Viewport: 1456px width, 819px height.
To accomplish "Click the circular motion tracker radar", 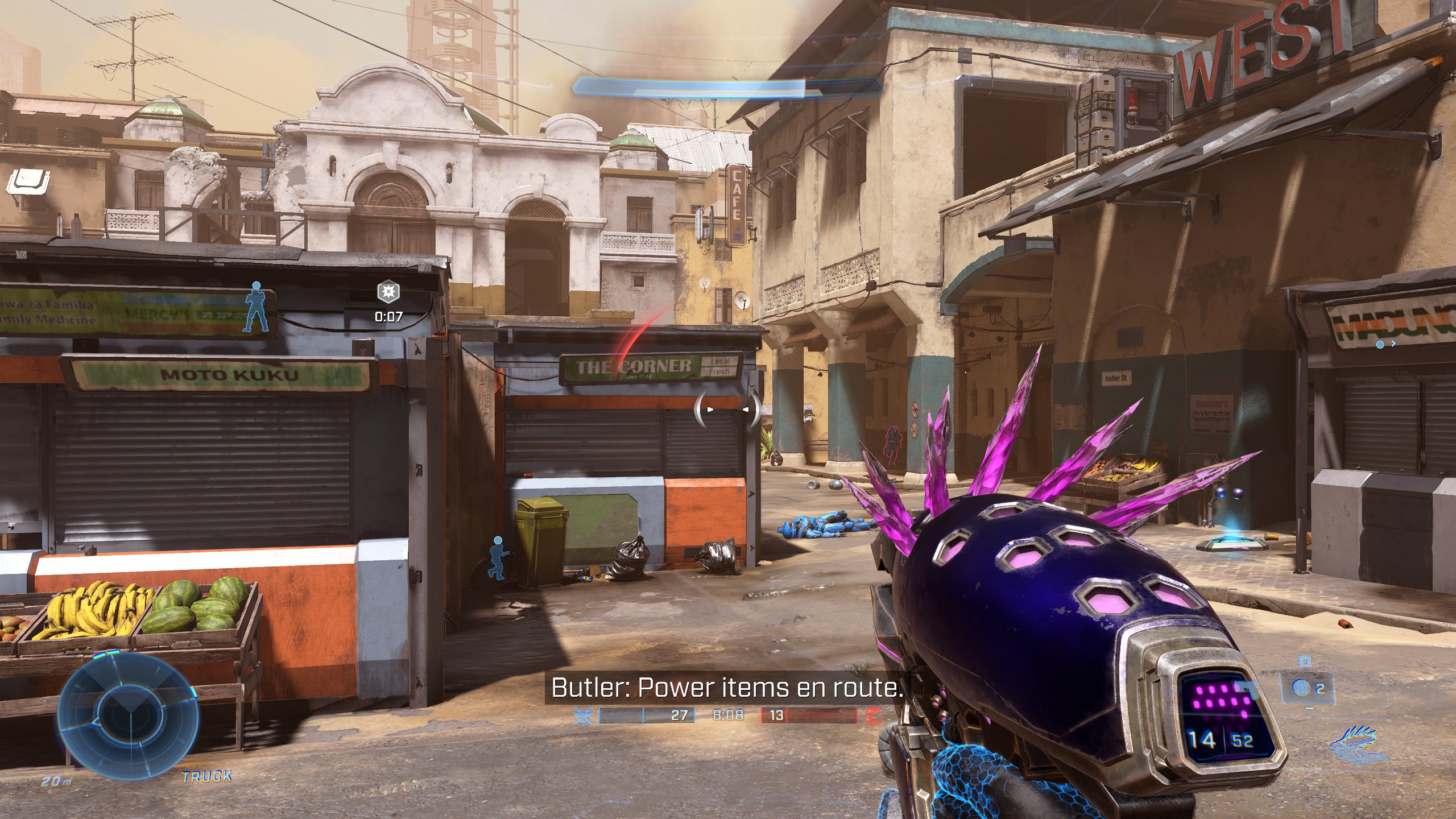I will (x=129, y=714).
